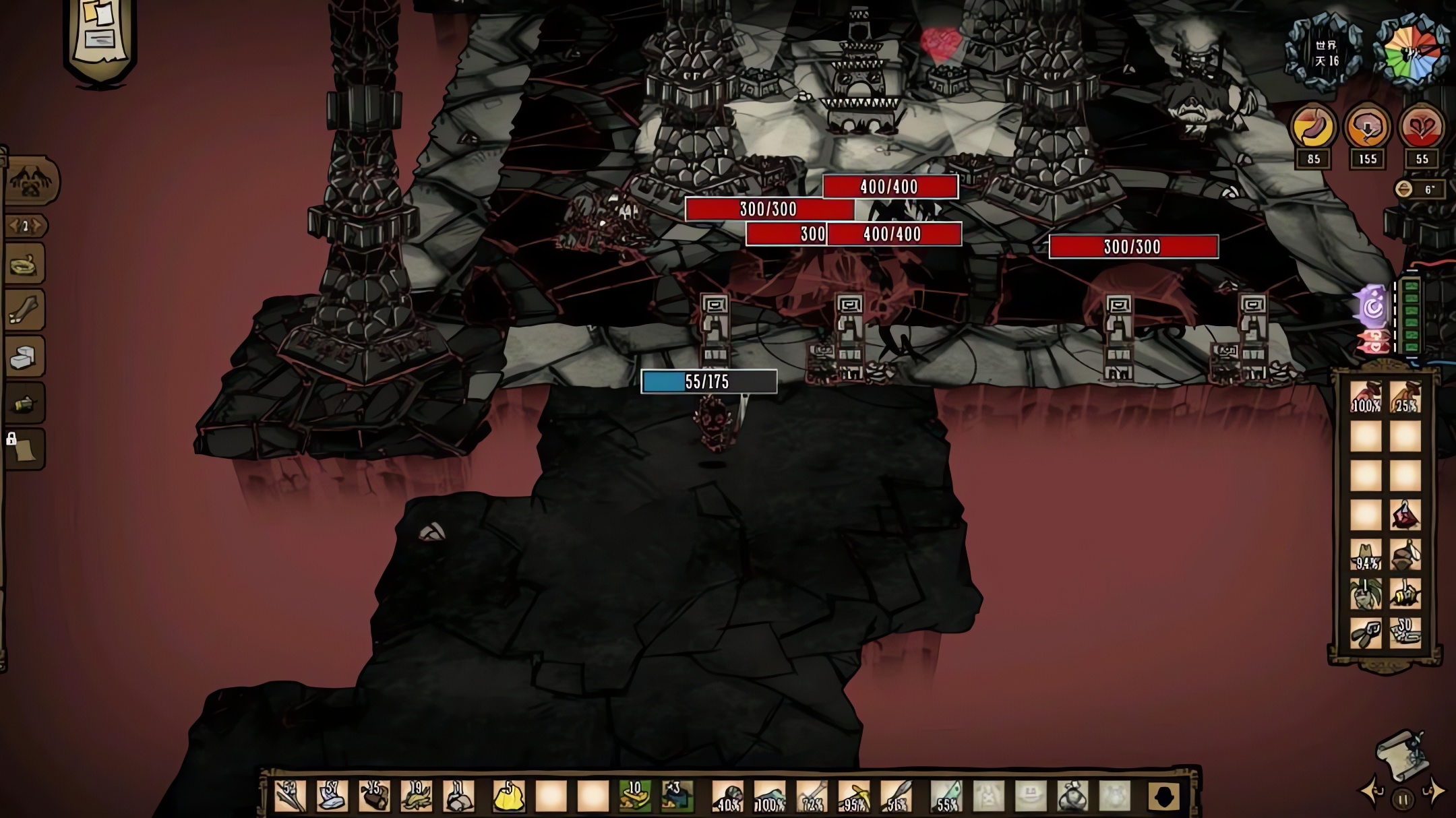
Task: Select the boards pinned recipe
Action: click(26, 310)
